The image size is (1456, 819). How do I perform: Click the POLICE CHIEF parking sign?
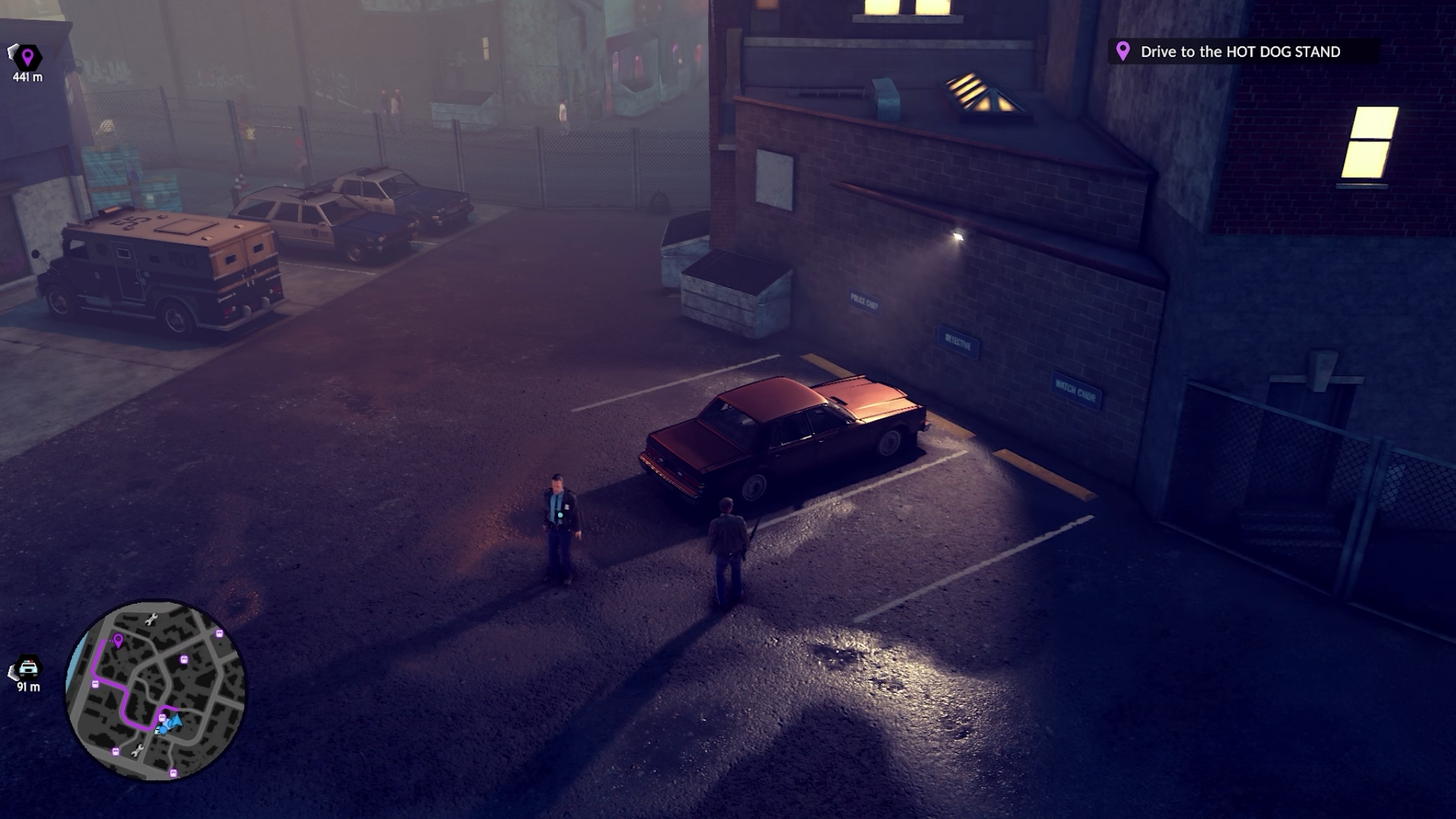tap(864, 299)
